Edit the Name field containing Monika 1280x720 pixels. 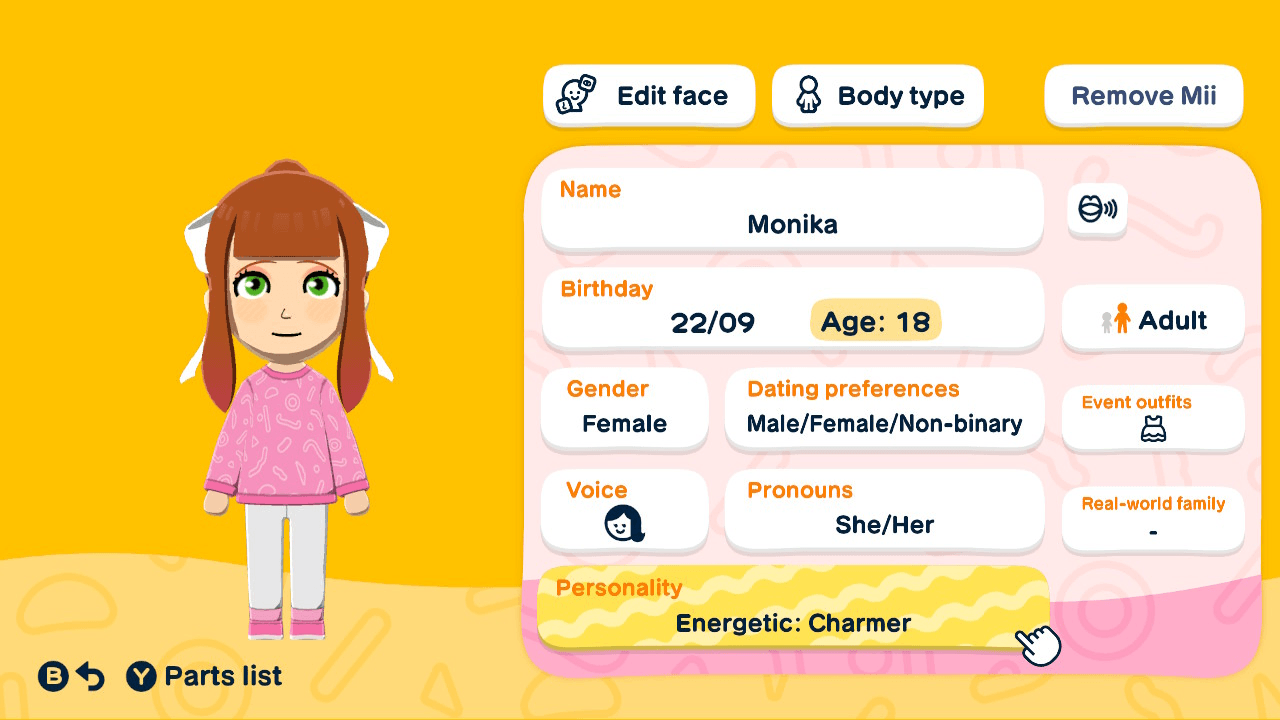(792, 210)
